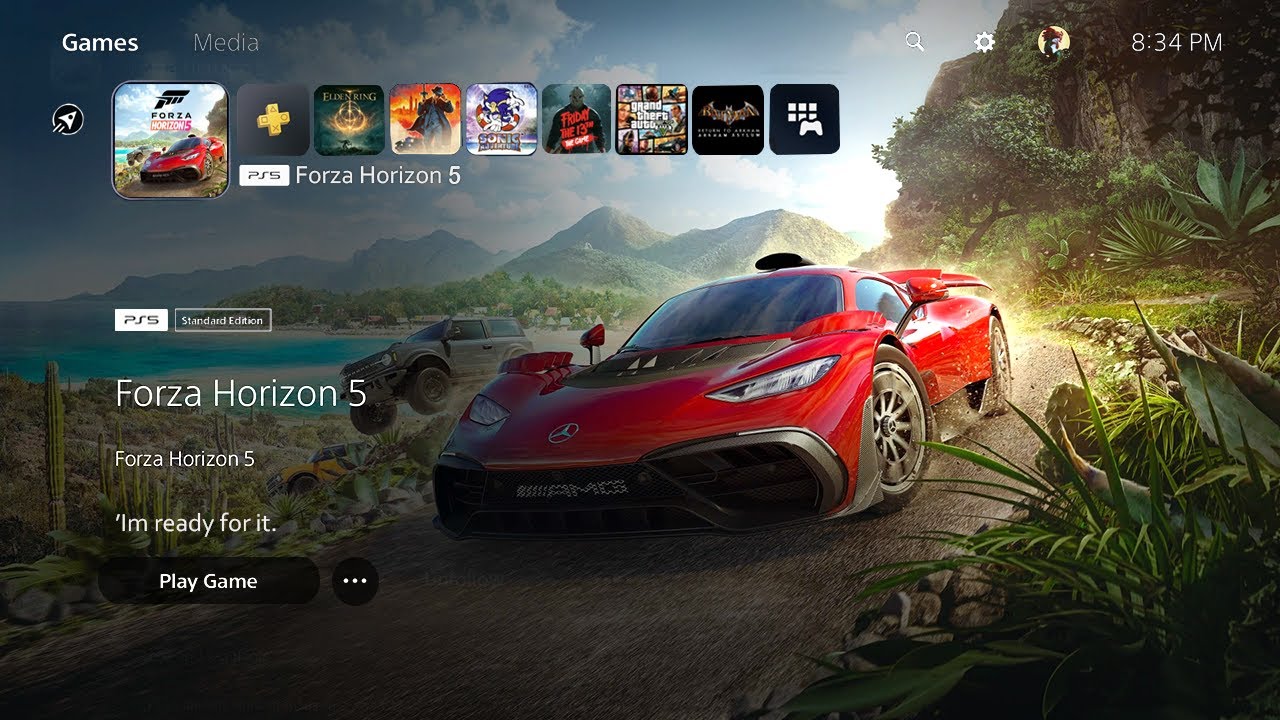
Task: Click the 8:34 PM clock display
Action: 1176,42
